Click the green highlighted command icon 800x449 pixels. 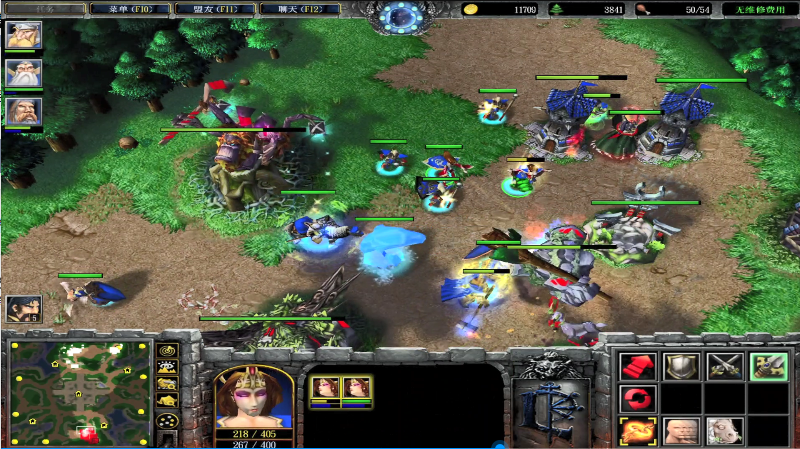pyautogui.click(x=767, y=366)
